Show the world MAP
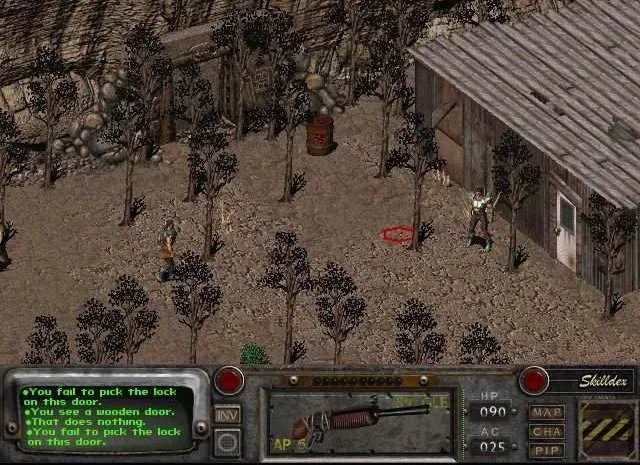Image resolution: width=640 pixels, height=465 pixels. (547, 412)
